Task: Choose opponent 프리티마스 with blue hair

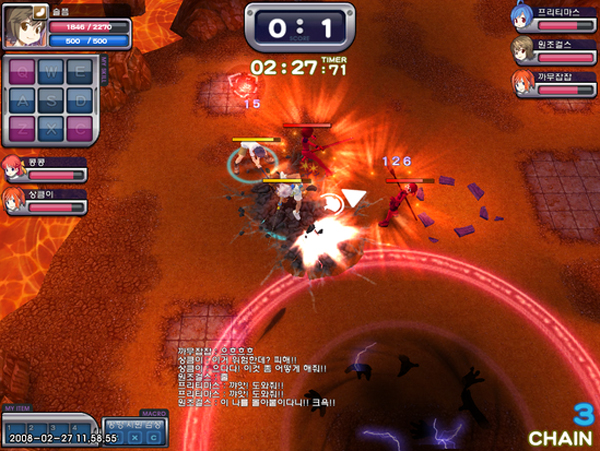Action: pyautogui.click(x=519, y=17)
